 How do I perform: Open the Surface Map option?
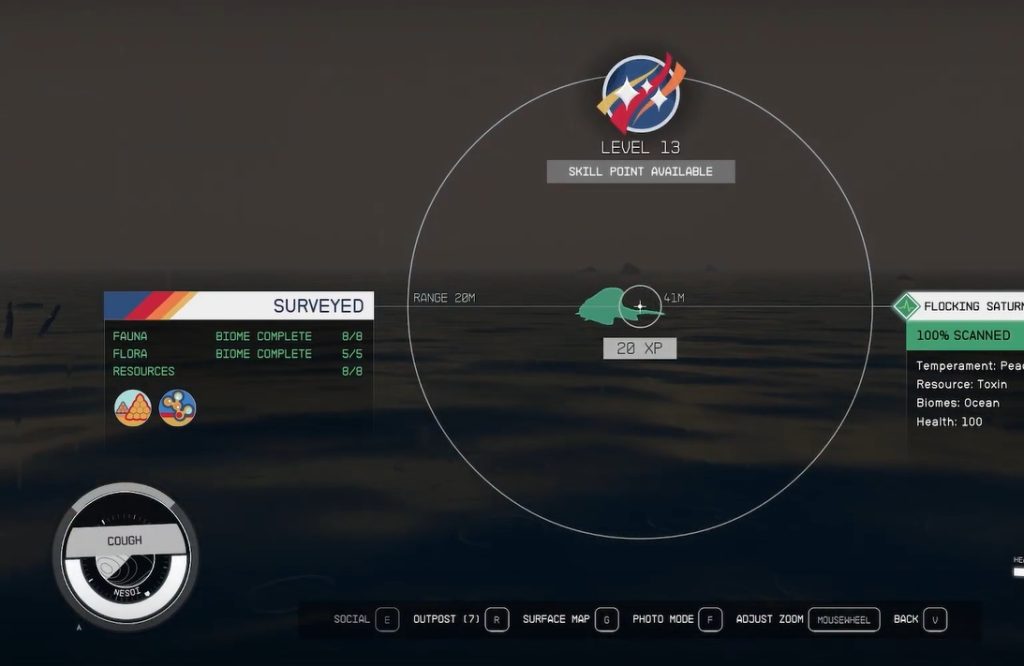click(570, 619)
